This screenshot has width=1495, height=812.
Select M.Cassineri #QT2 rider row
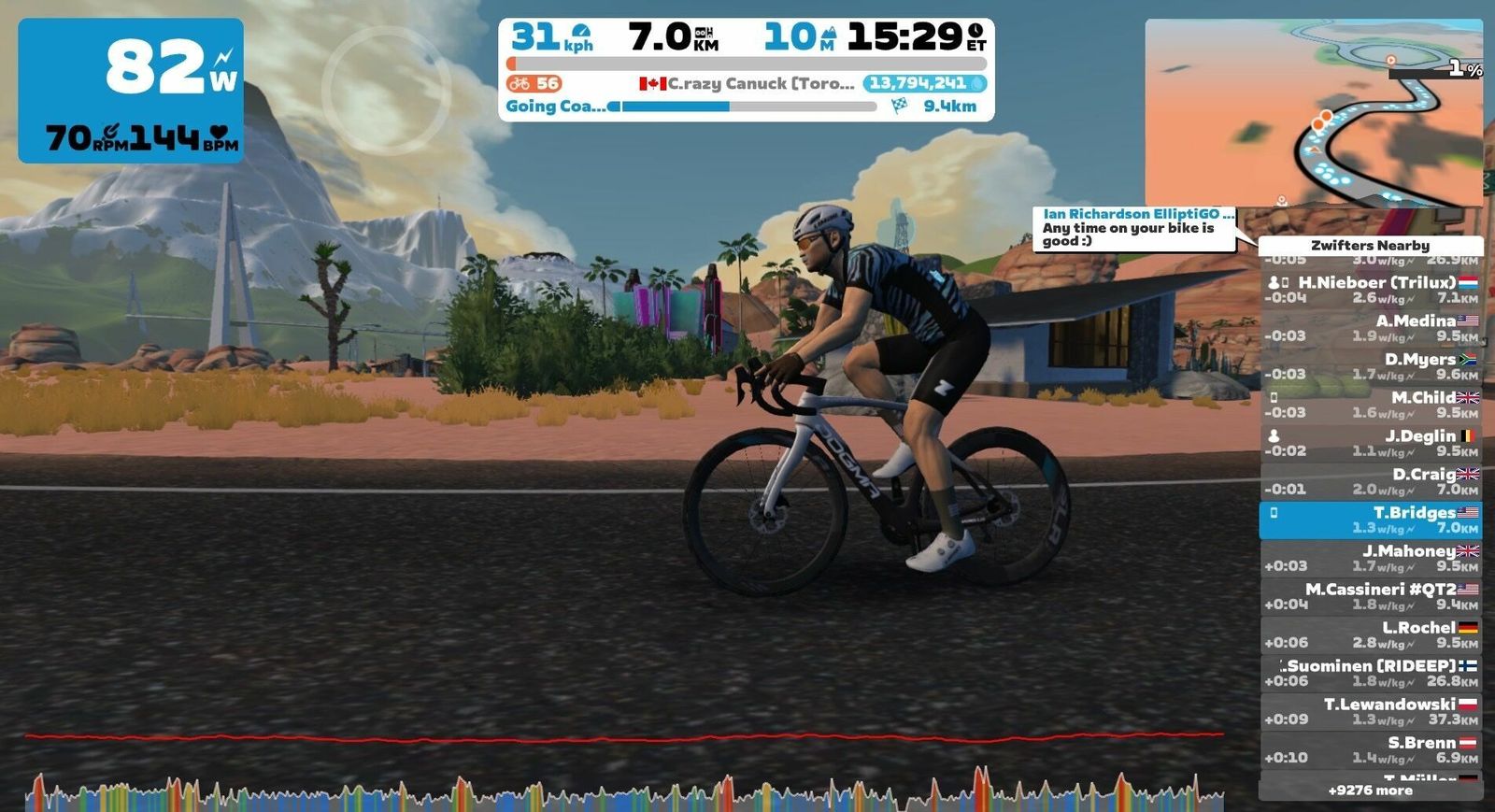tap(1370, 596)
